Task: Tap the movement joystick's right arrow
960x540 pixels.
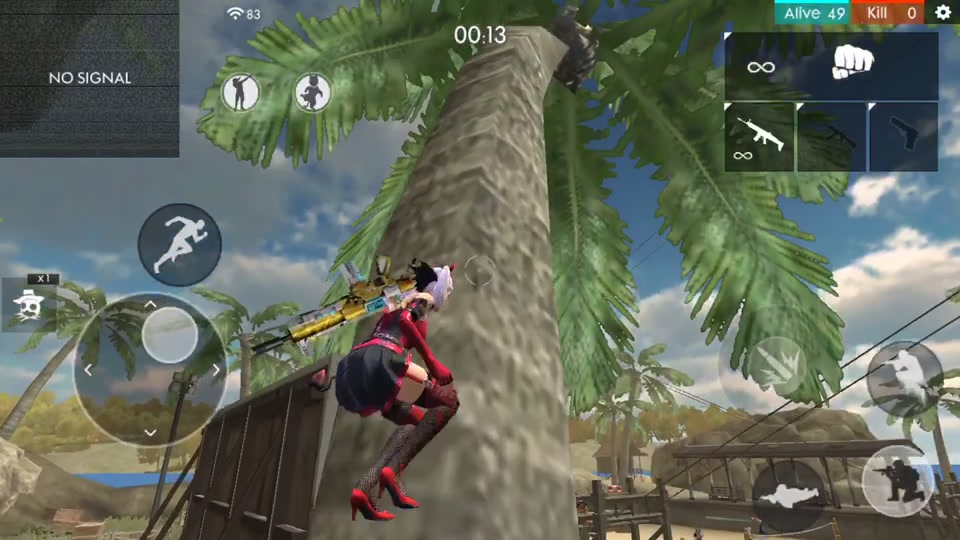Action: tap(216, 370)
